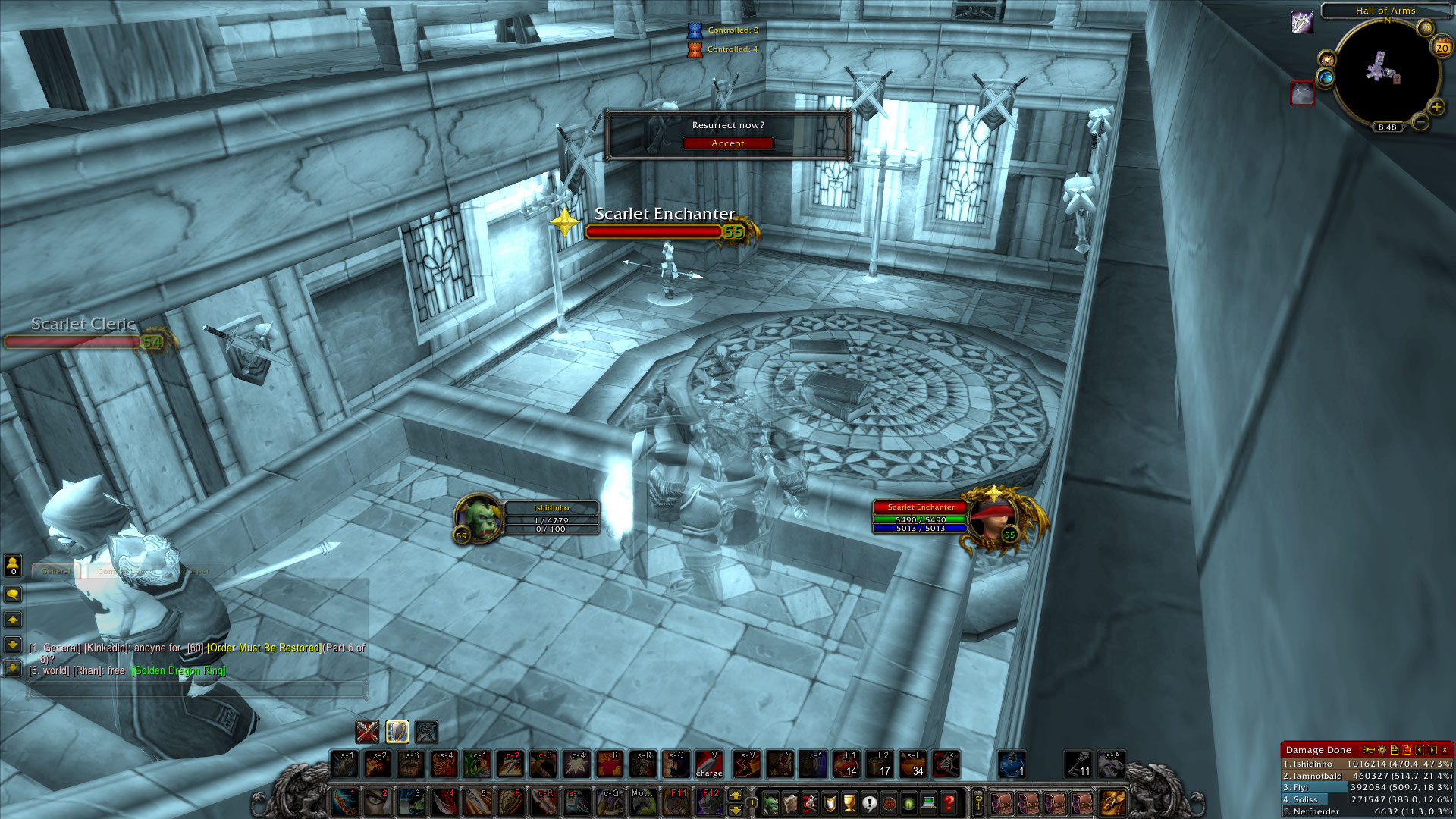This screenshot has height=819, width=1456.
Task: Accept the resurrect prompt
Action: (x=727, y=143)
